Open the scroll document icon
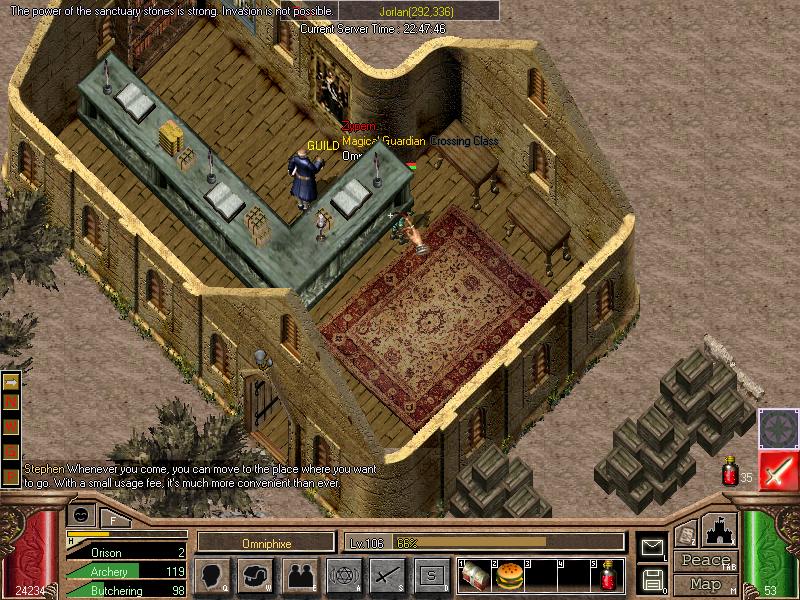Viewport: 800px width, 600px height. point(685,535)
